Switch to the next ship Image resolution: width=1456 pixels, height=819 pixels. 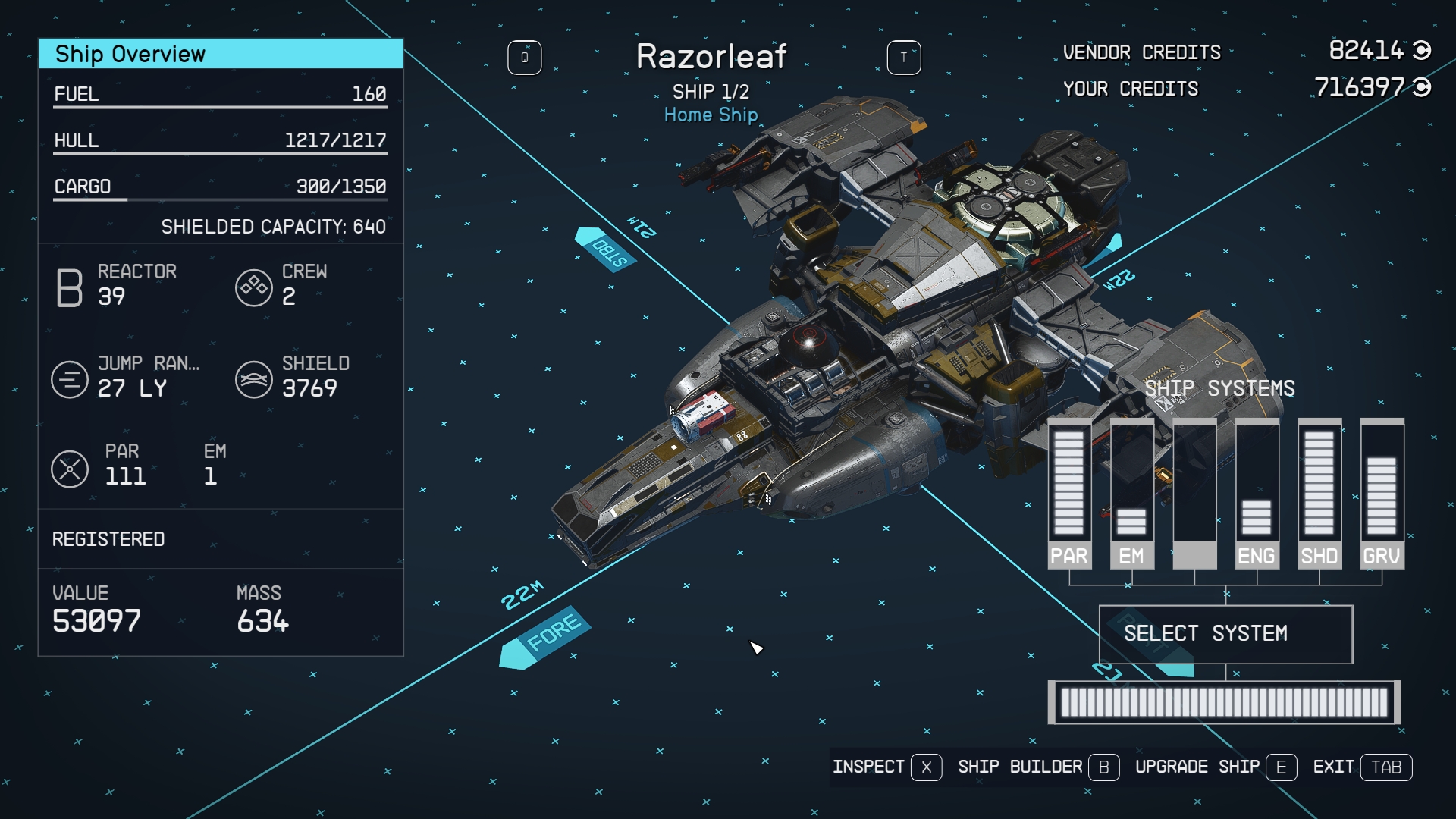903,58
